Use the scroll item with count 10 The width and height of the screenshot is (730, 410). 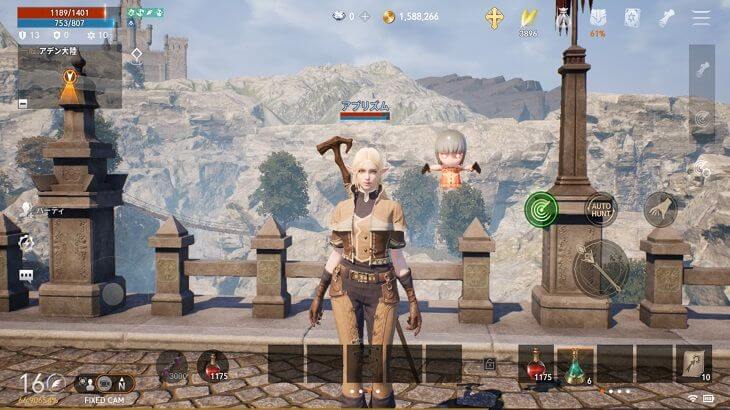tap(694, 365)
